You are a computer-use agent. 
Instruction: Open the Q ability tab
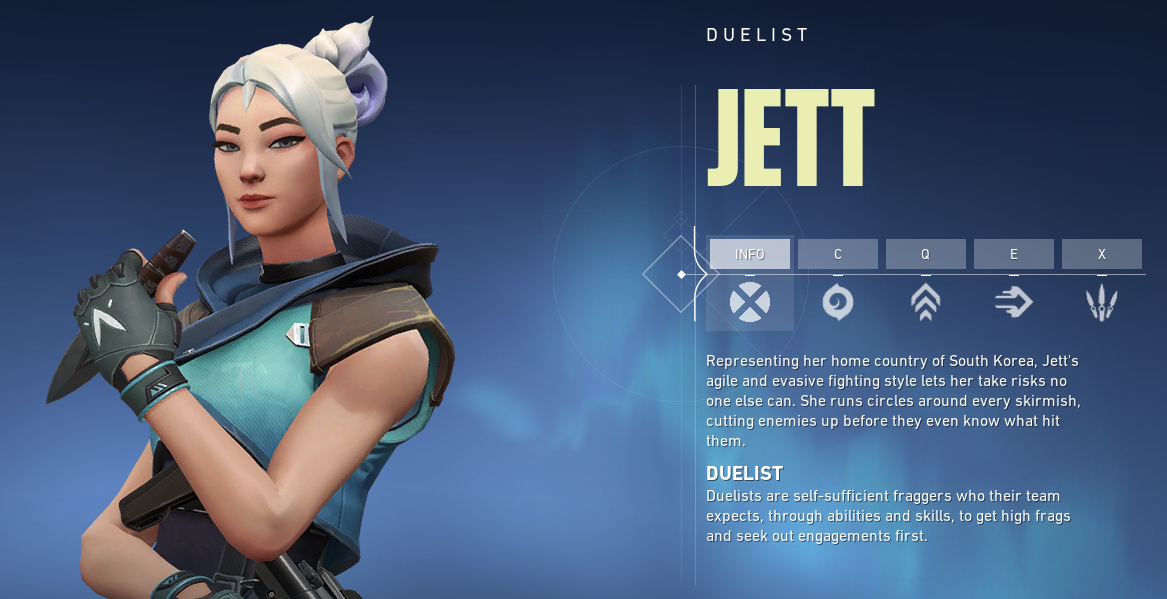point(925,254)
